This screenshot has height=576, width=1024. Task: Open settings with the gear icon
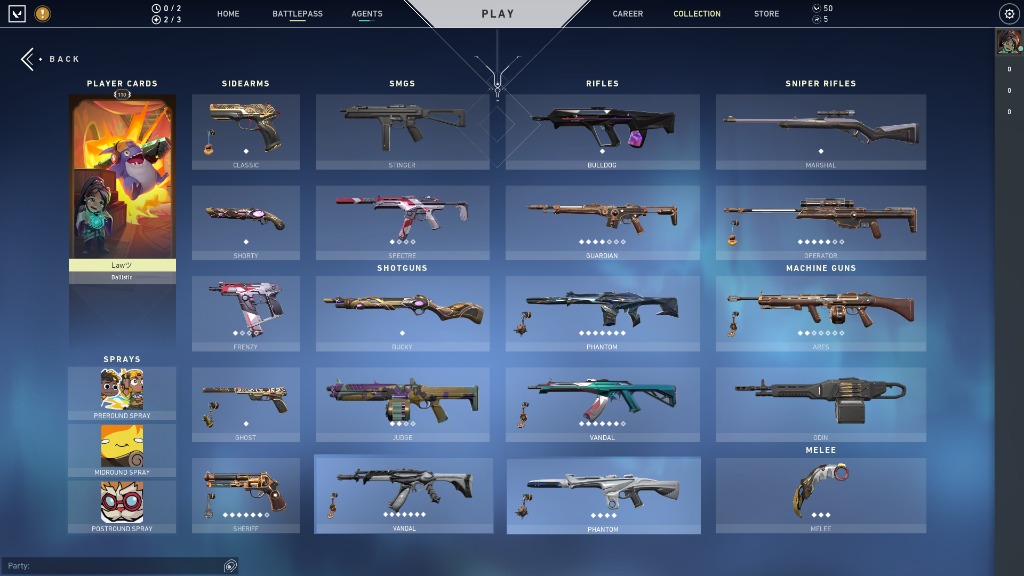pyautogui.click(x=1009, y=14)
